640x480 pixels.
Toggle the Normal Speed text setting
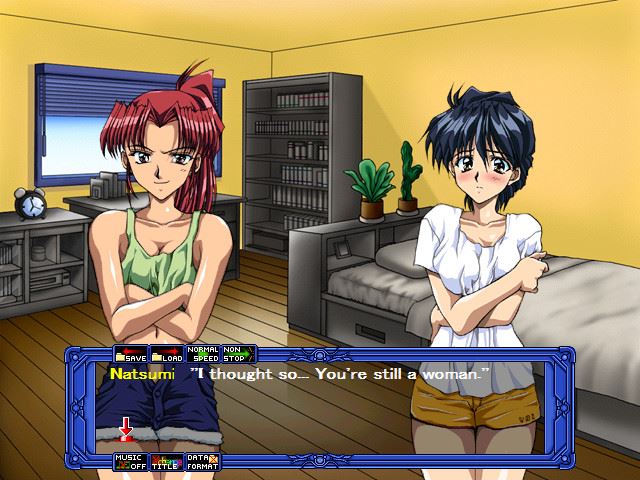coord(204,354)
